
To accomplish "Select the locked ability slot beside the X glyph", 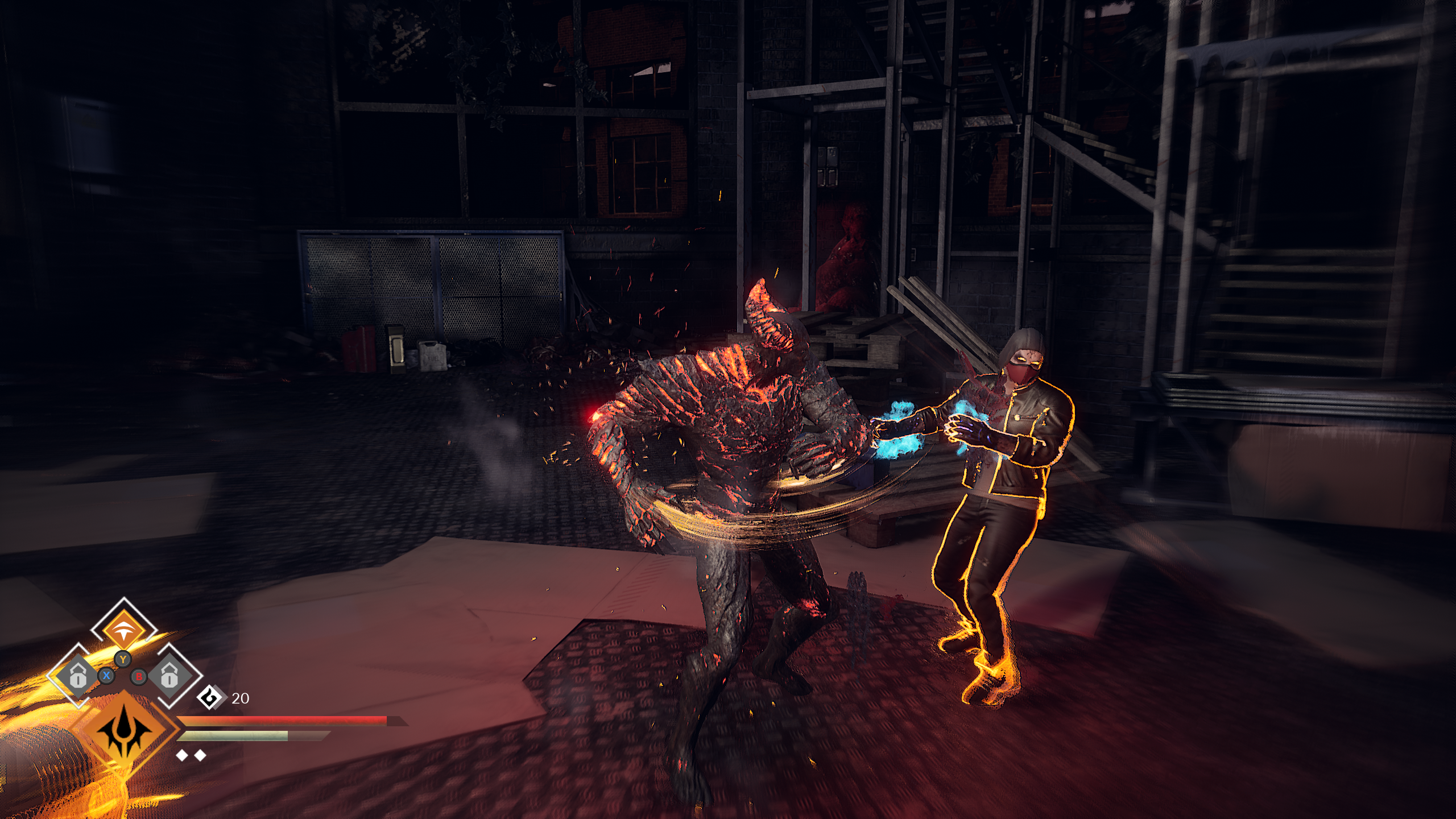I will click(x=78, y=676).
